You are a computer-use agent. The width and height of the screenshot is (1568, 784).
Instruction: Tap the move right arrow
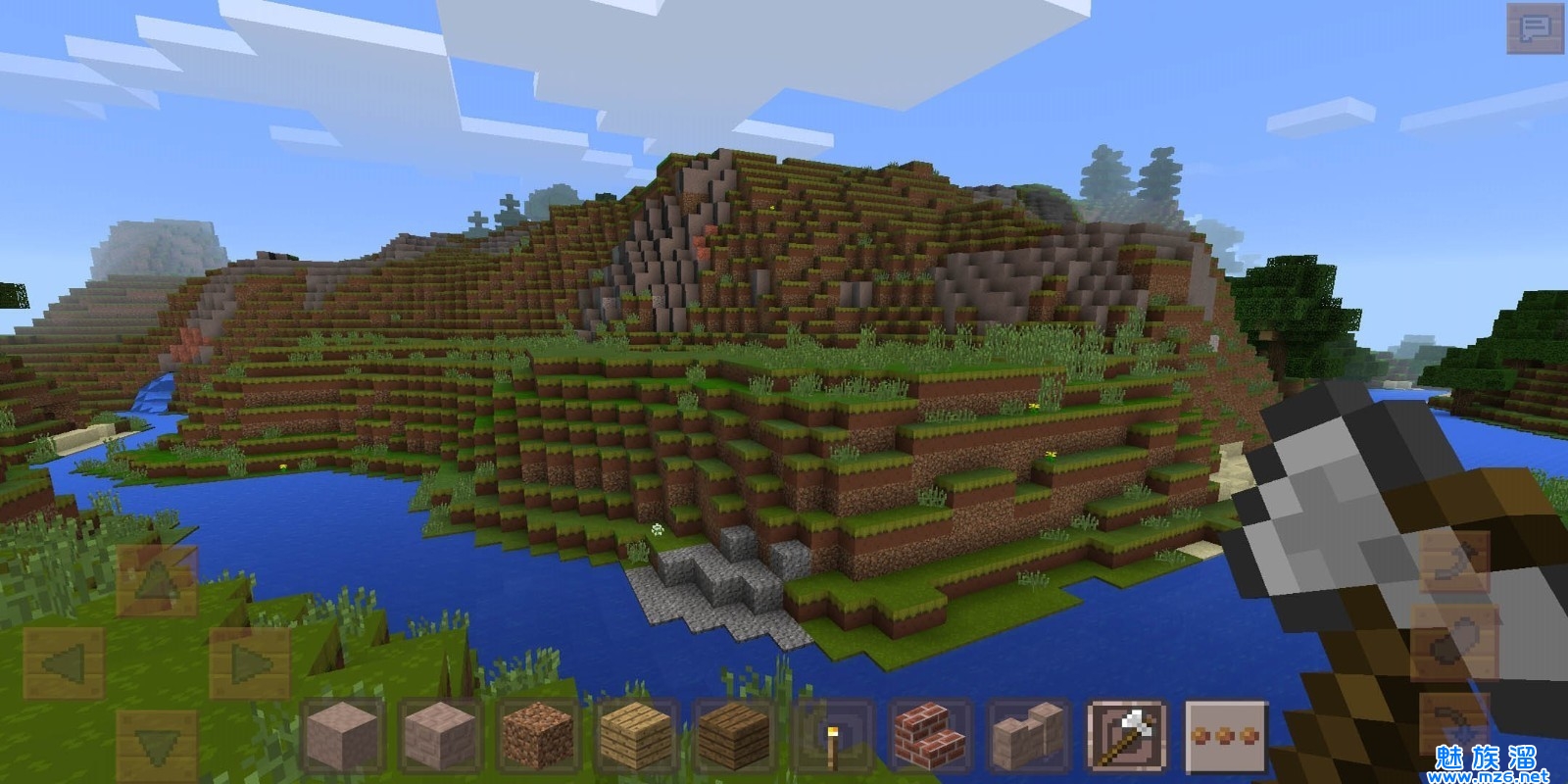click(x=249, y=665)
